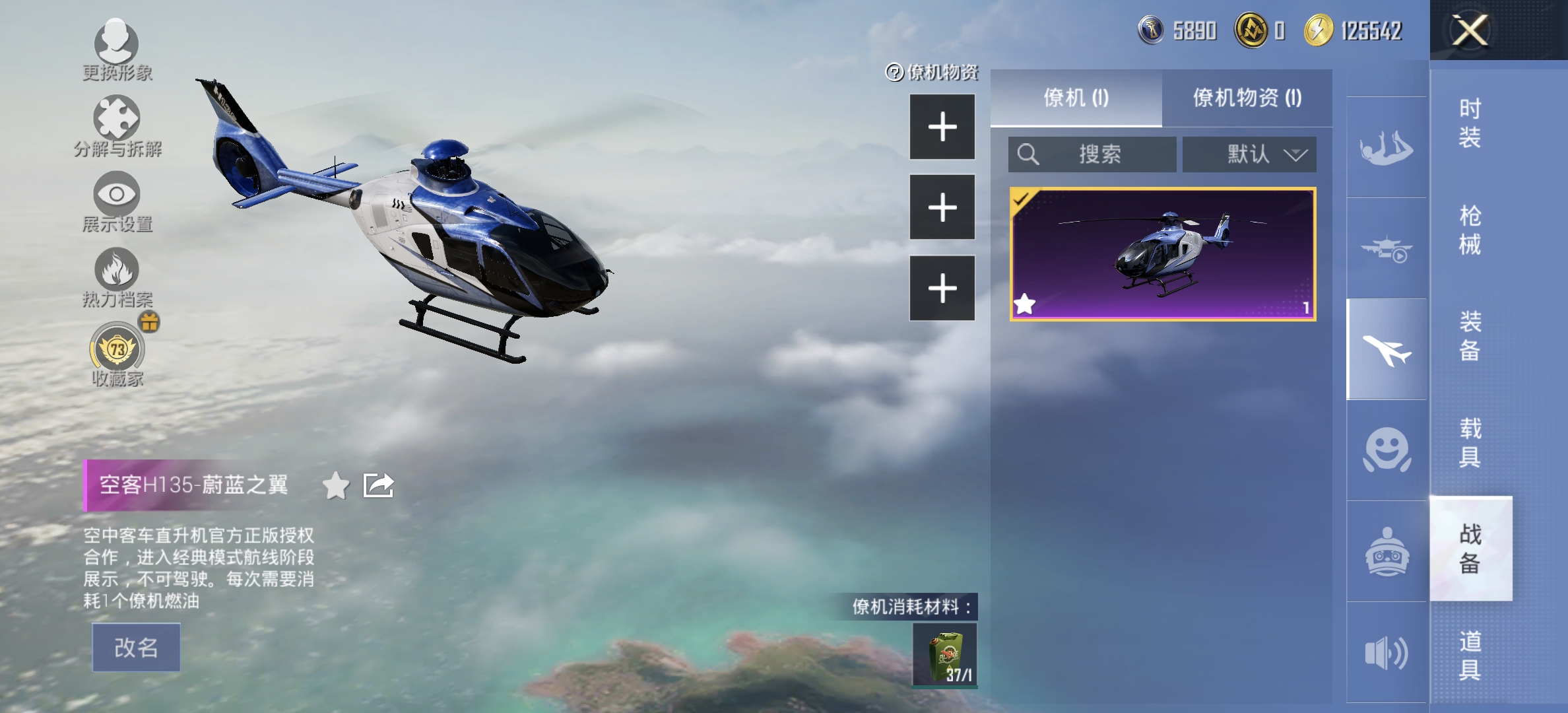Select the airplane wingman category icon

tap(1386, 349)
